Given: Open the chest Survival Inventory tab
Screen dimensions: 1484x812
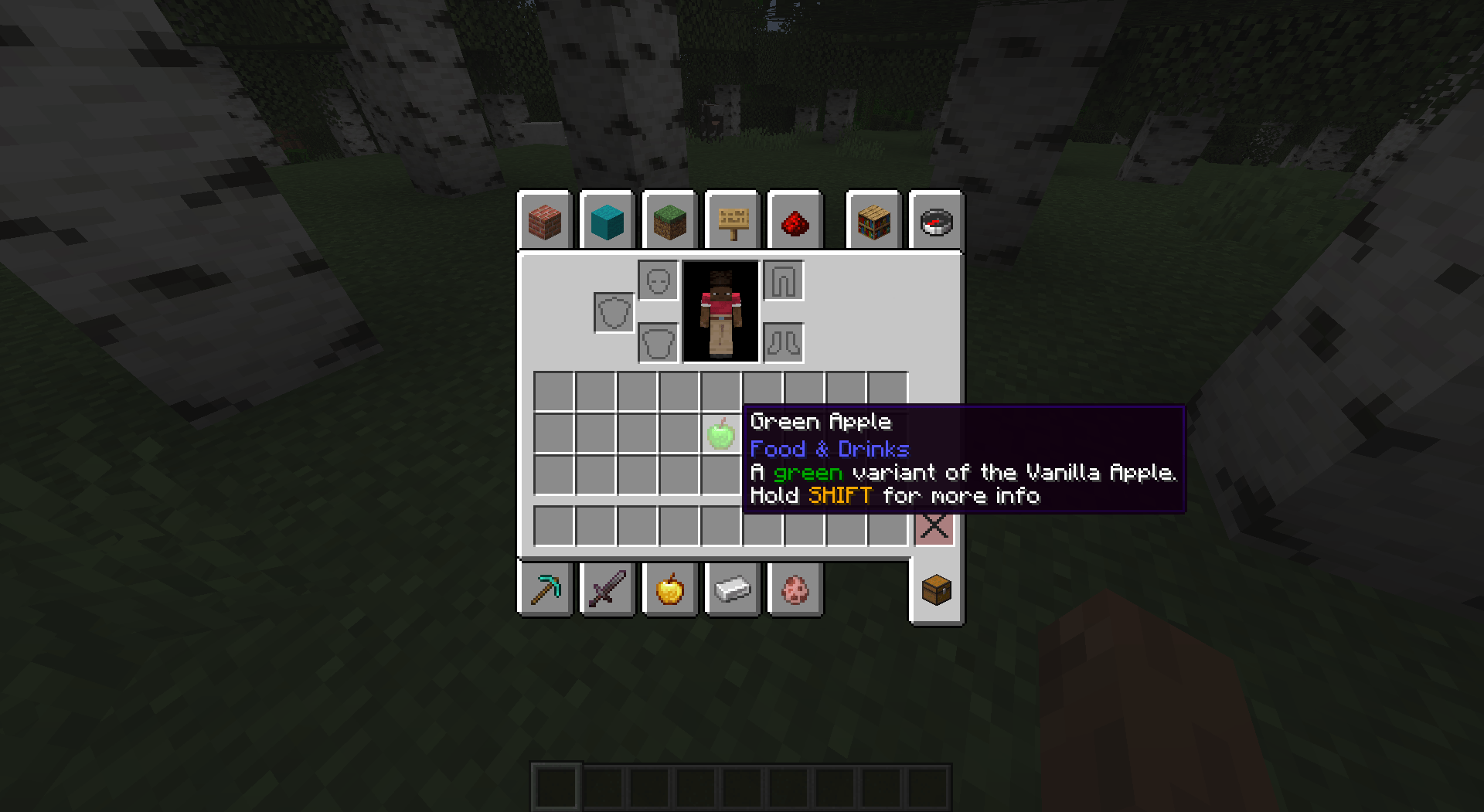Looking at the screenshot, I should (935, 589).
